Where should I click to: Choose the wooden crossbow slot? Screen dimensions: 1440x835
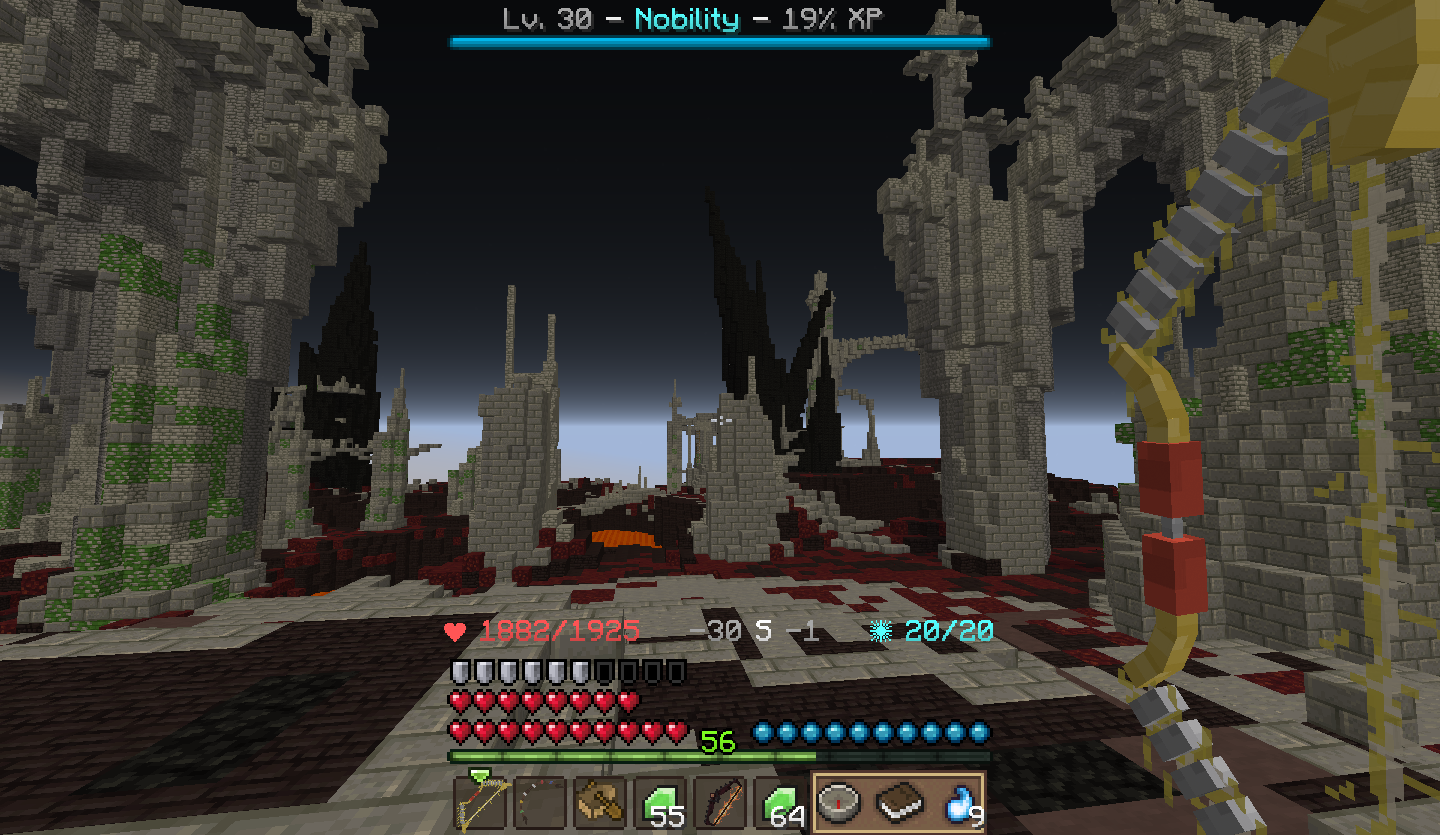click(x=600, y=802)
